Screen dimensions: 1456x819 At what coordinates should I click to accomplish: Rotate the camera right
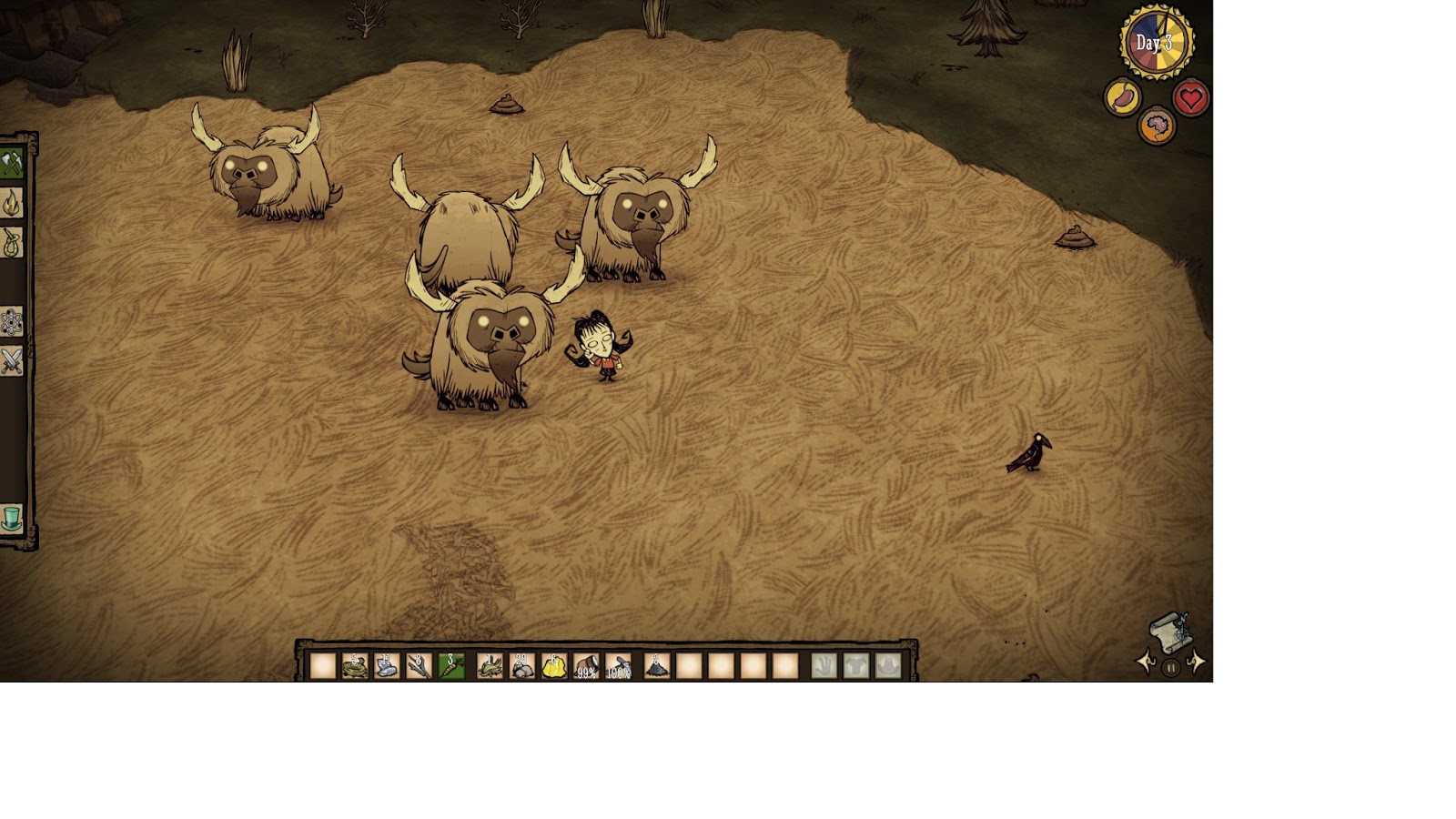coord(1197,662)
